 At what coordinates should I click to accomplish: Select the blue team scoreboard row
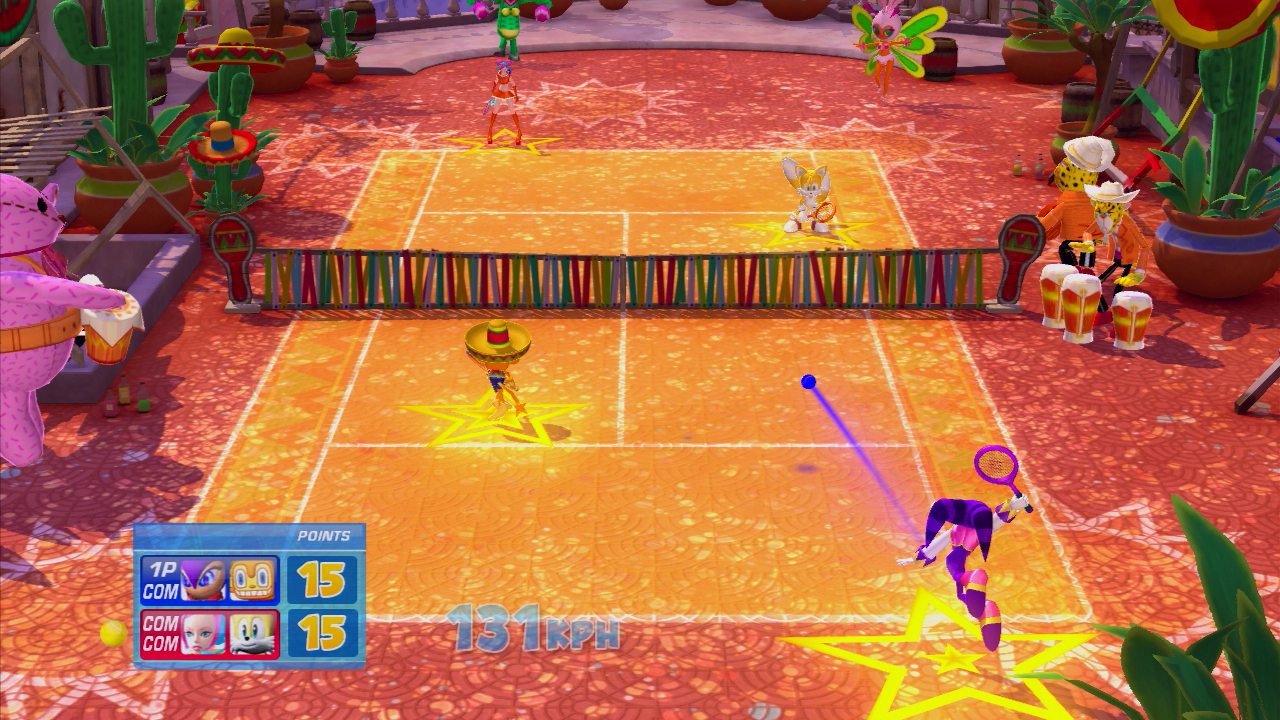[210, 580]
